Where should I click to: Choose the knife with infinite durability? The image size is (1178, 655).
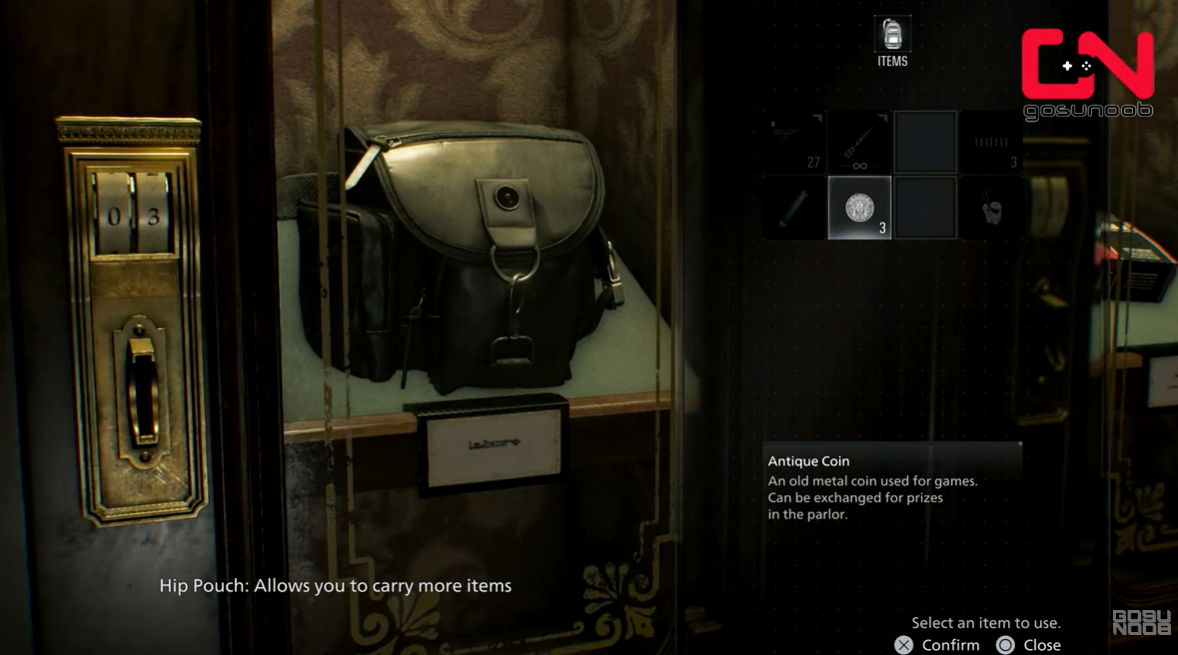(860, 143)
